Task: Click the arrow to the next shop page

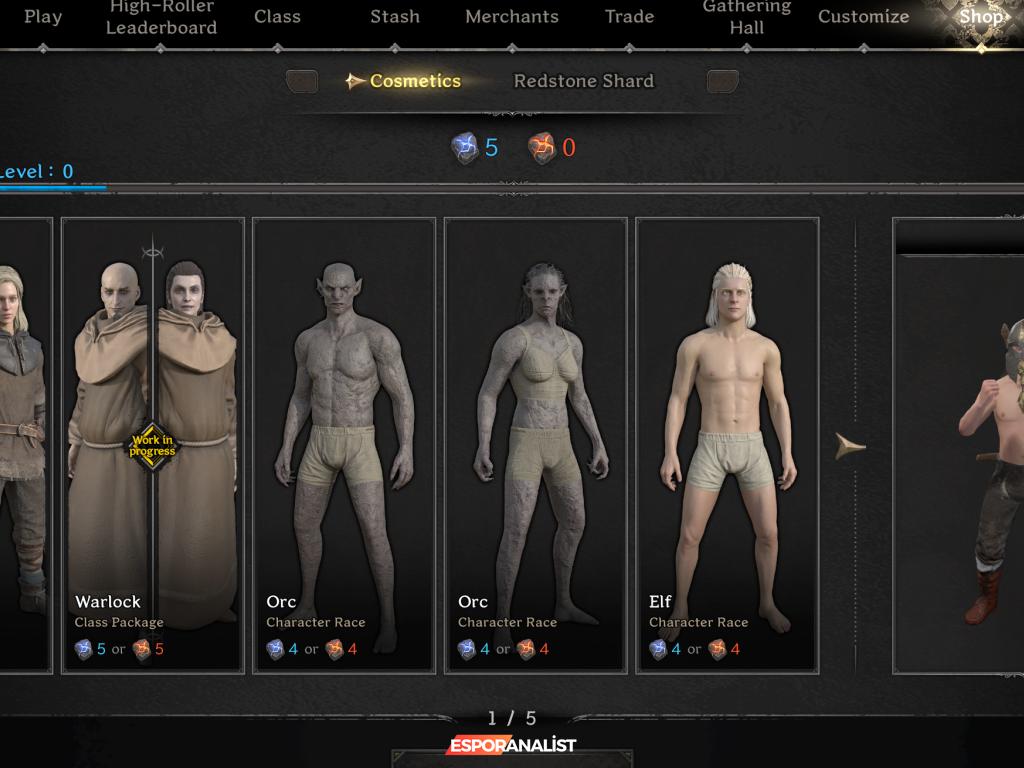Action: coord(850,446)
